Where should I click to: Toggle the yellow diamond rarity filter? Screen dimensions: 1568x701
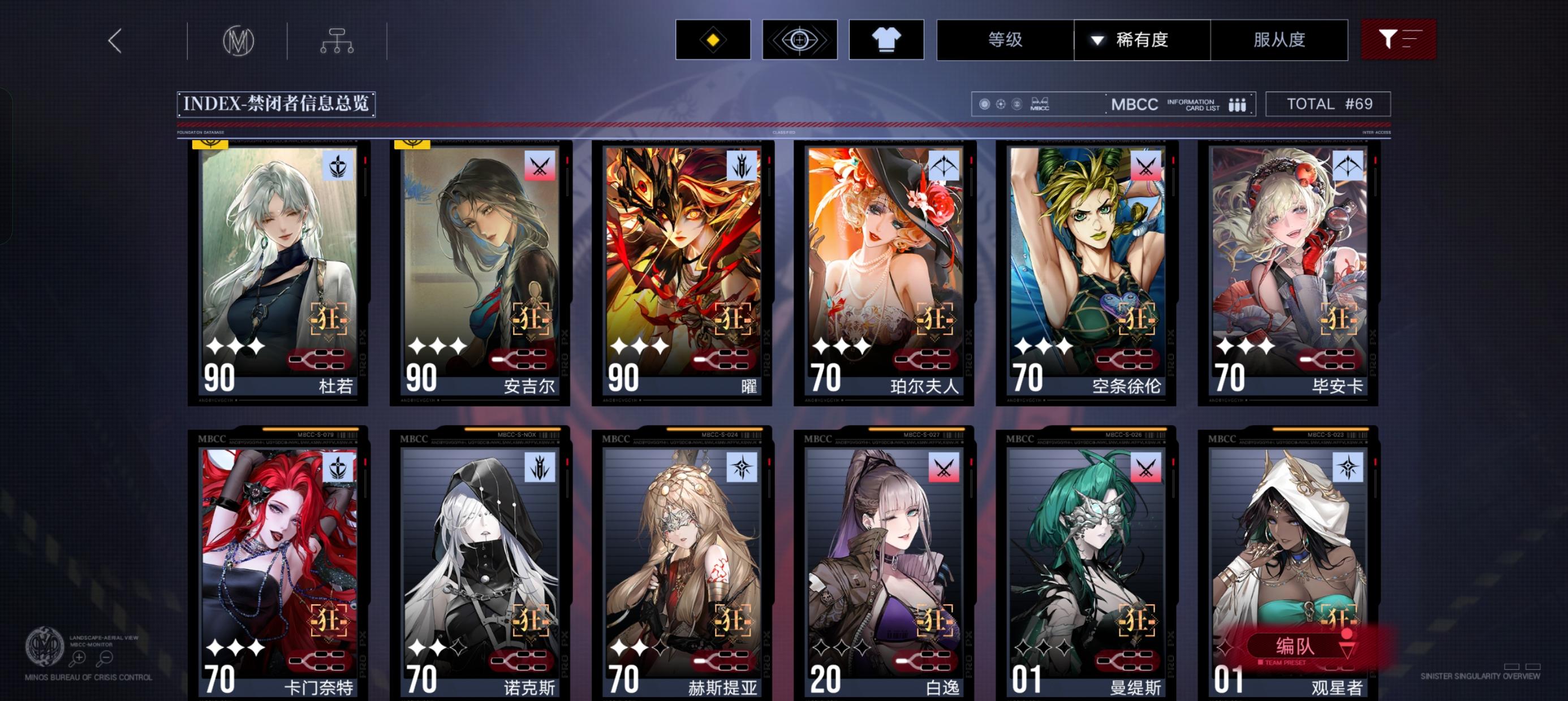click(x=712, y=39)
